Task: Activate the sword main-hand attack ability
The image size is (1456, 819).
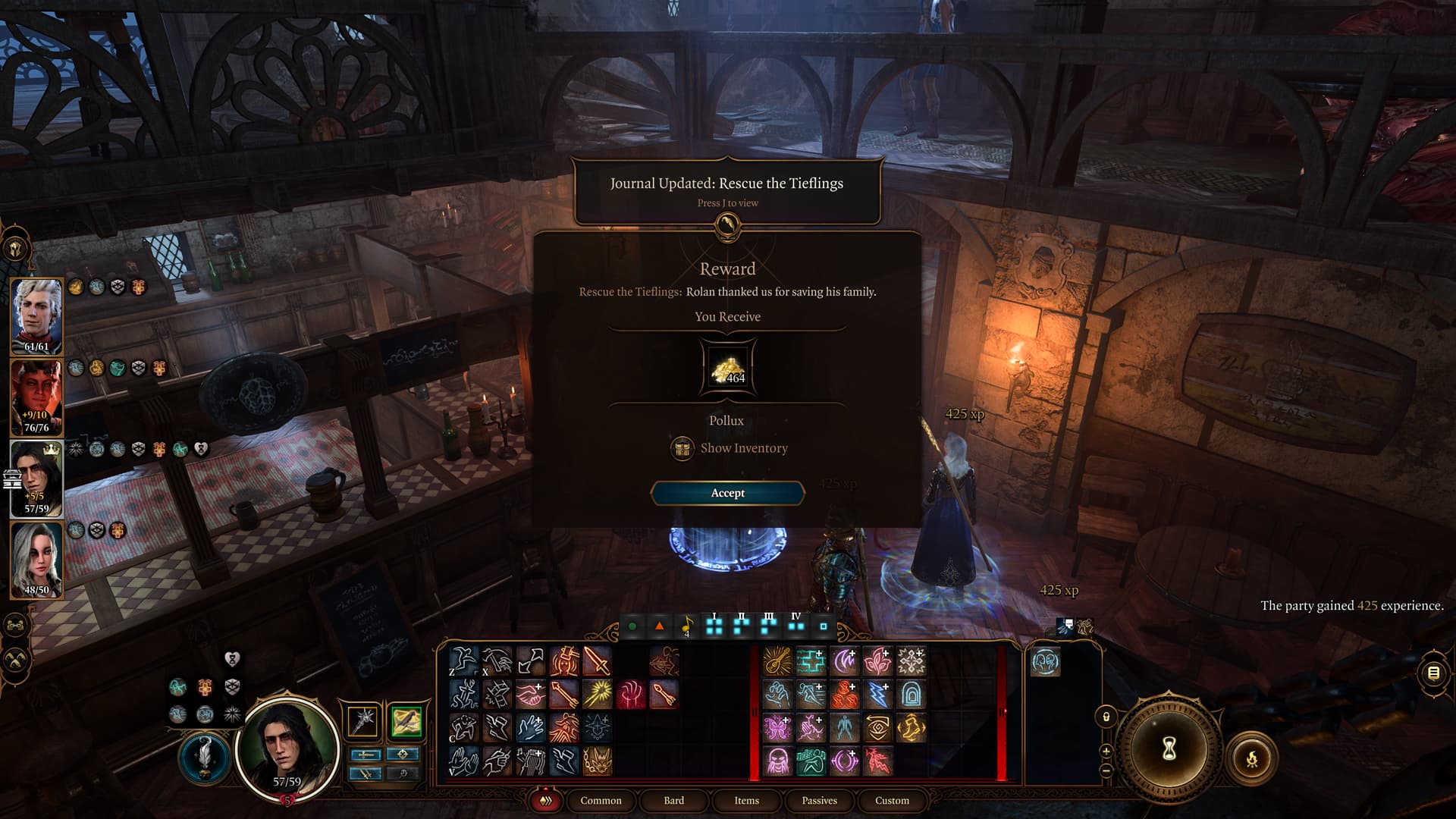Action: [x=597, y=661]
